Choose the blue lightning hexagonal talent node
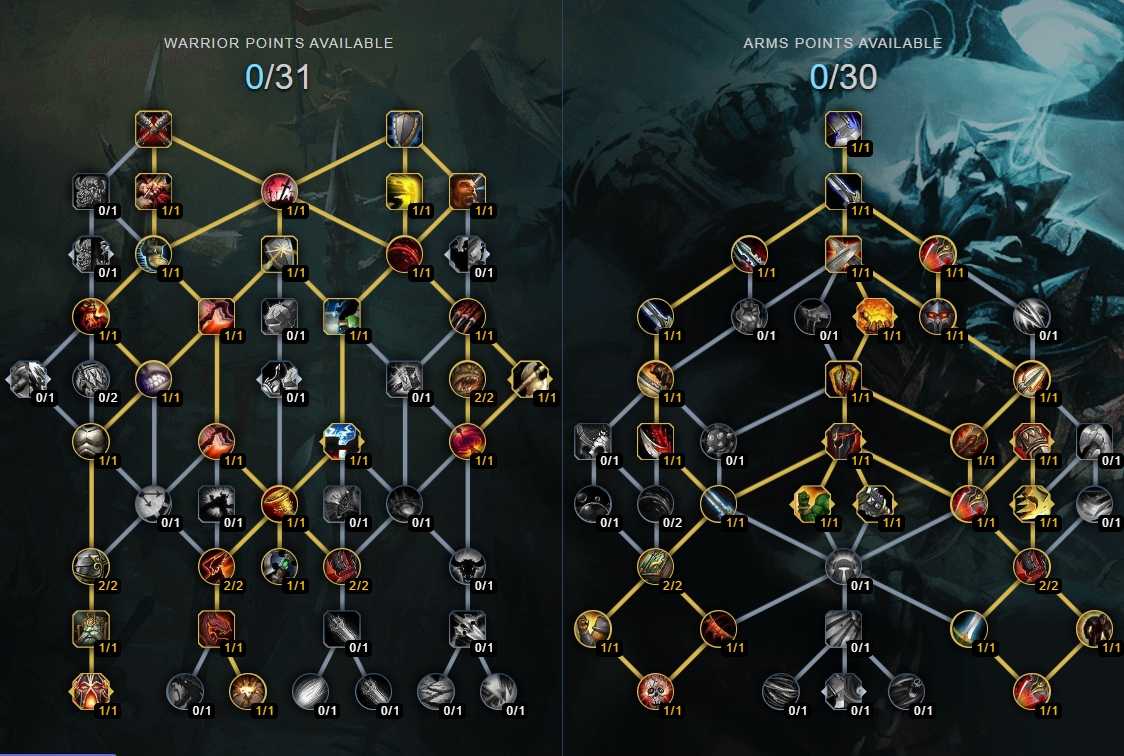 click(x=341, y=440)
